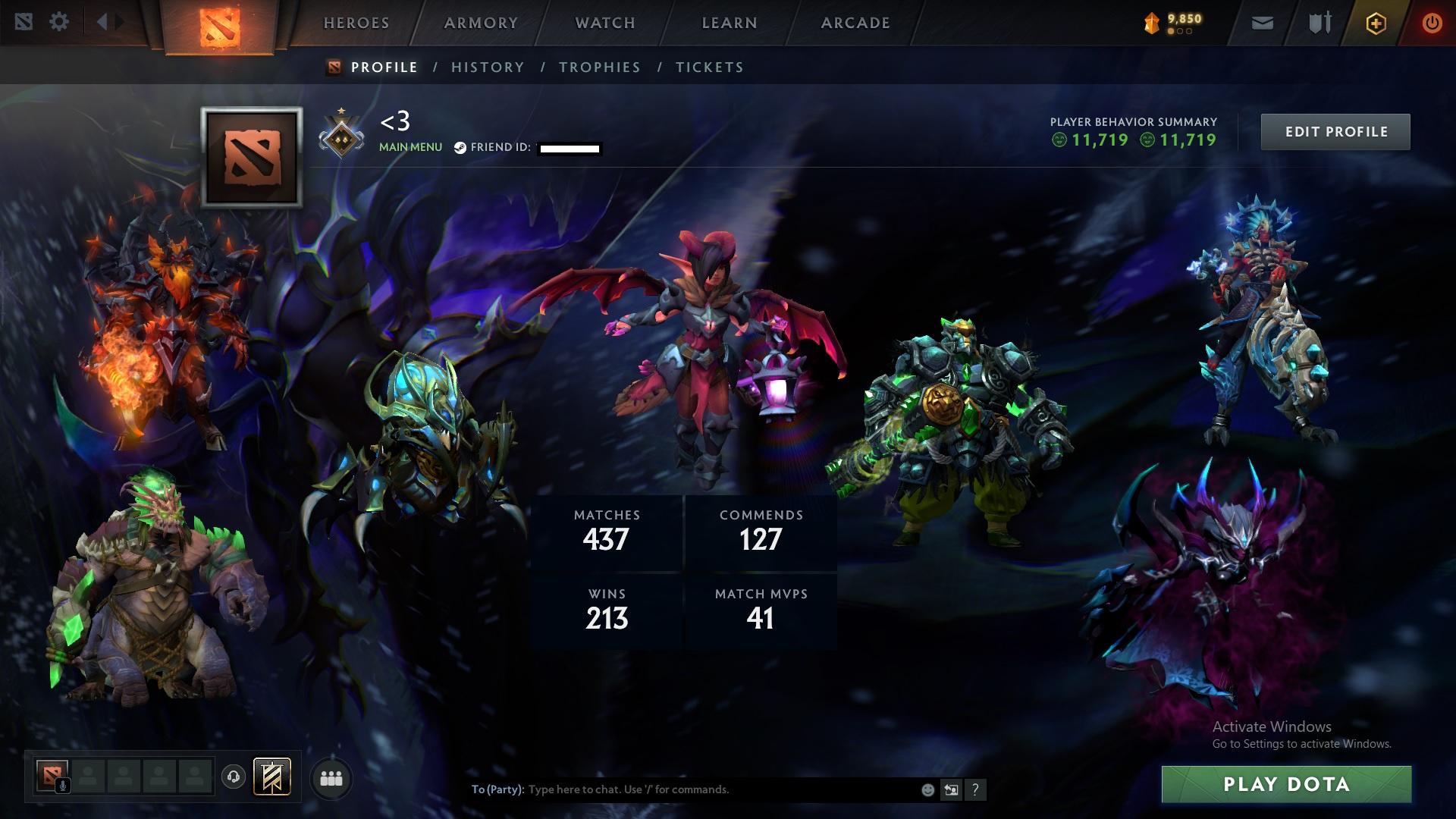The width and height of the screenshot is (1456, 819).
Task: Open settings with the gear icon
Action: 59,21
